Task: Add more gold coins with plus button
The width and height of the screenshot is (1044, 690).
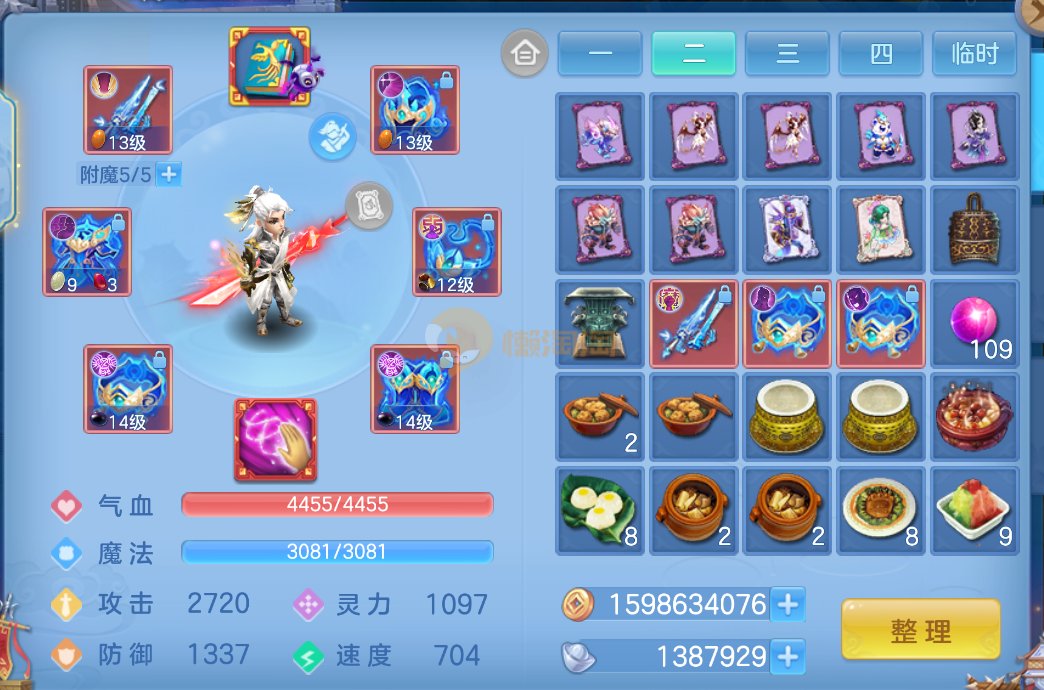Action: click(x=788, y=604)
